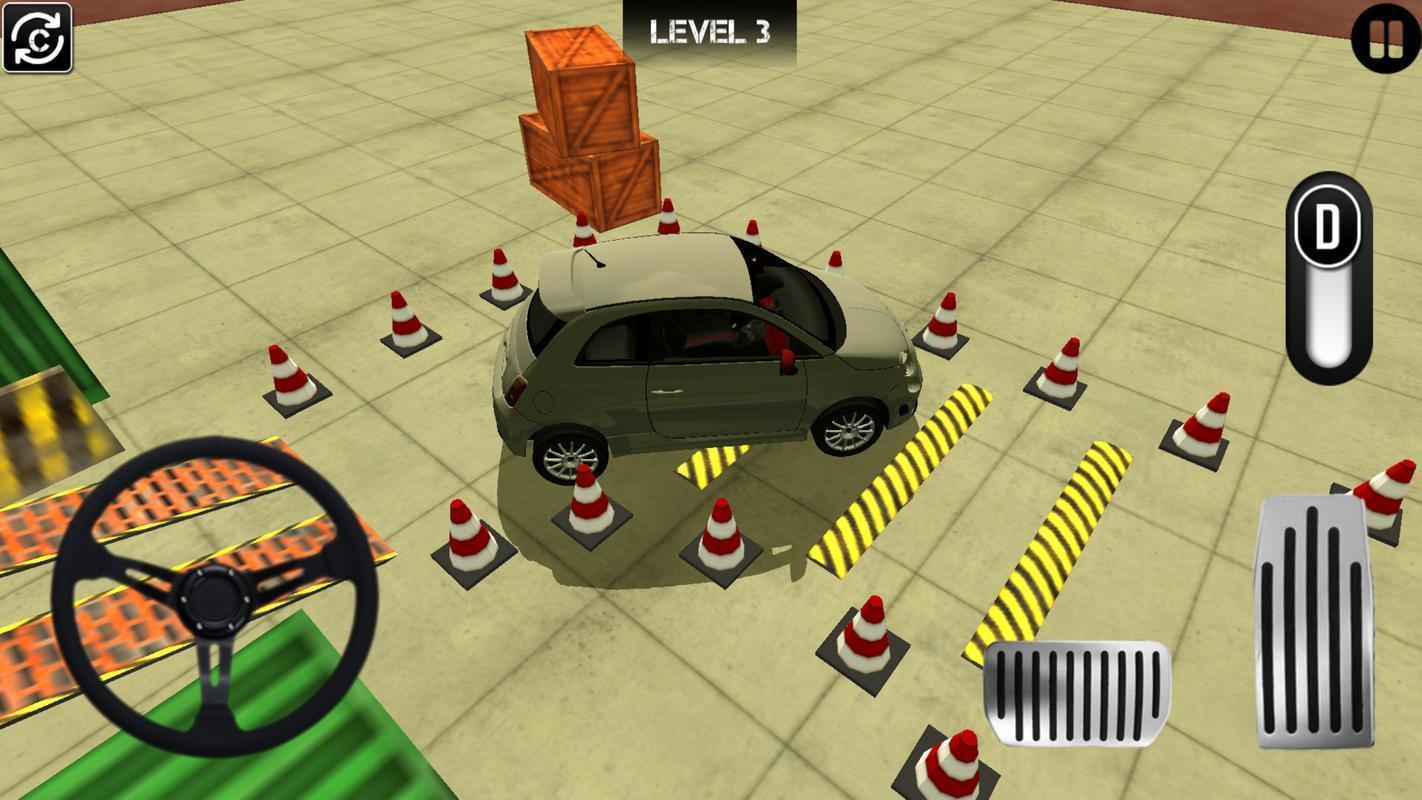1422x800 pixels.
Task: Click the tall gas pedal
Action: point(1313,620)
